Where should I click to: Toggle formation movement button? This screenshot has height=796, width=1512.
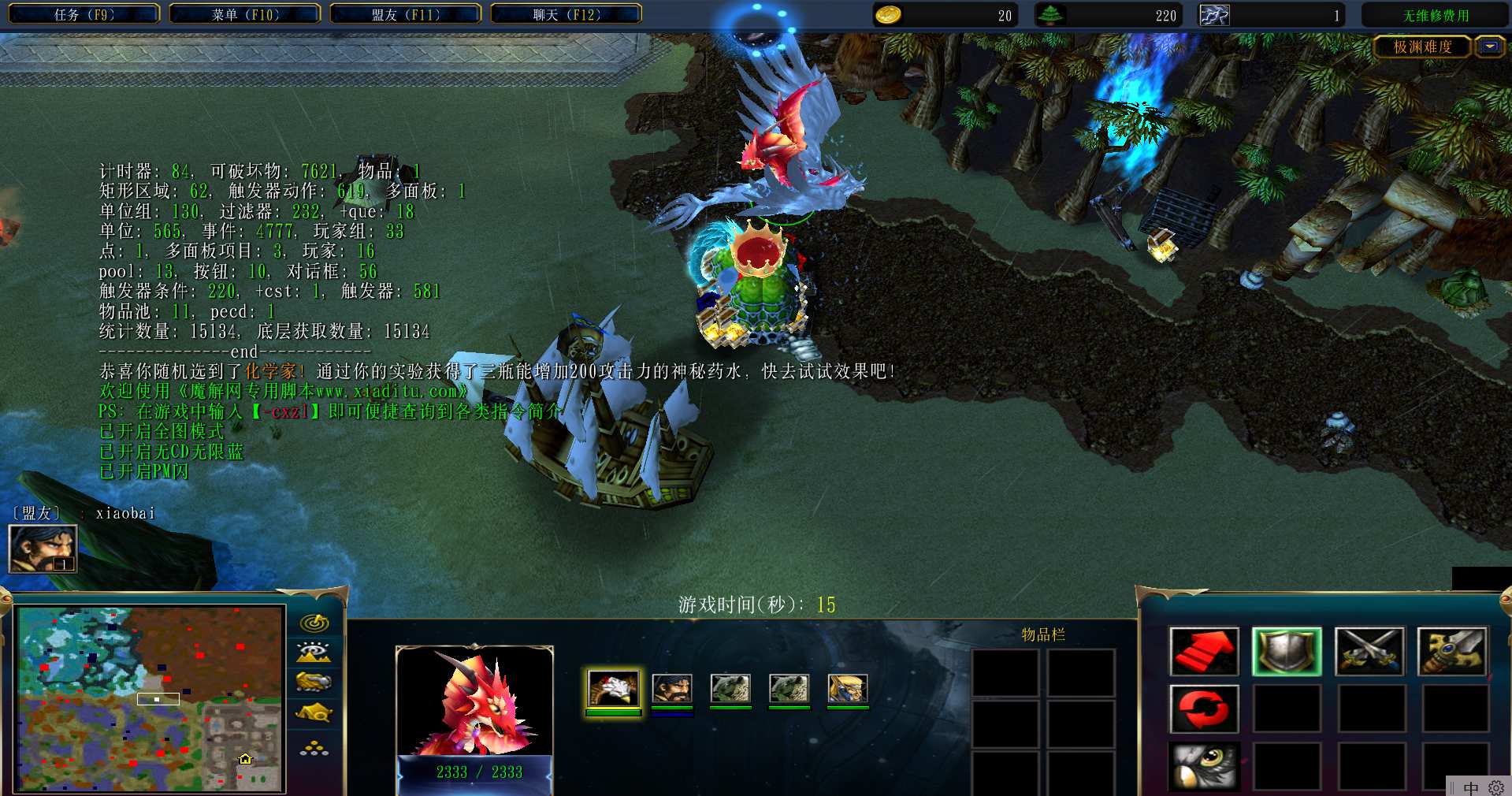pos(314,747)
